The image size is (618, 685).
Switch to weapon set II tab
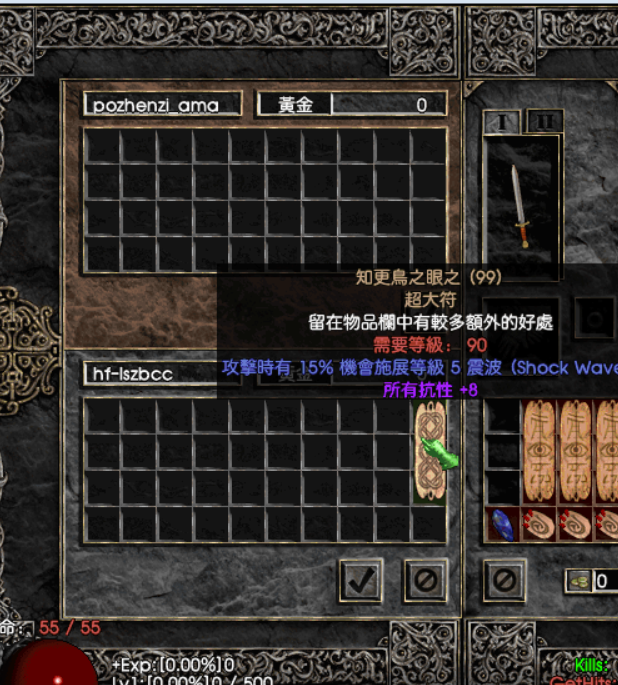click(x=544, y=122)
